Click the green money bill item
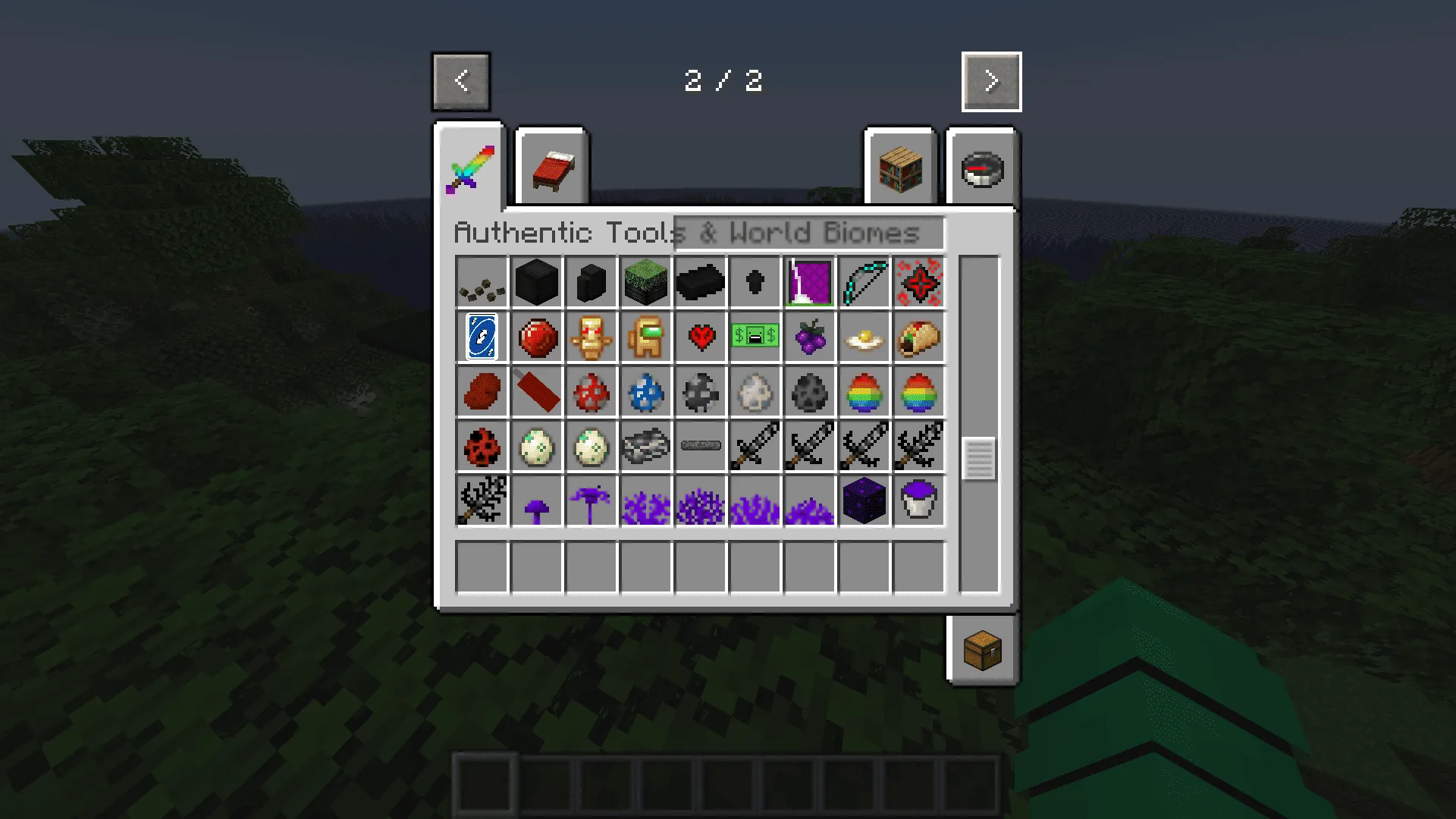This screenshot has width=1456, height=819. pos(755,338)
